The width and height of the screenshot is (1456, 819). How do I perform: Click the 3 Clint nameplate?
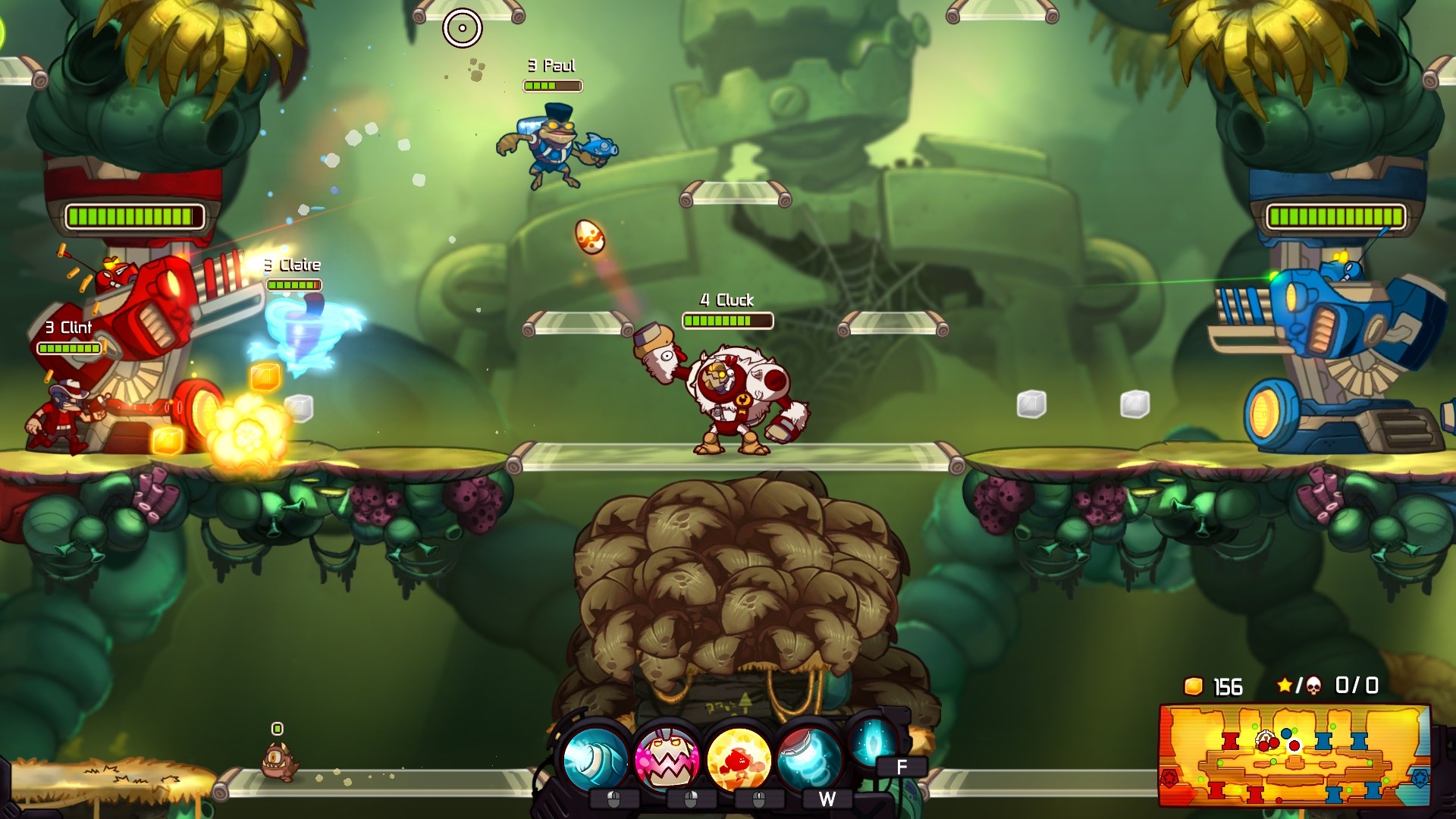69,328
